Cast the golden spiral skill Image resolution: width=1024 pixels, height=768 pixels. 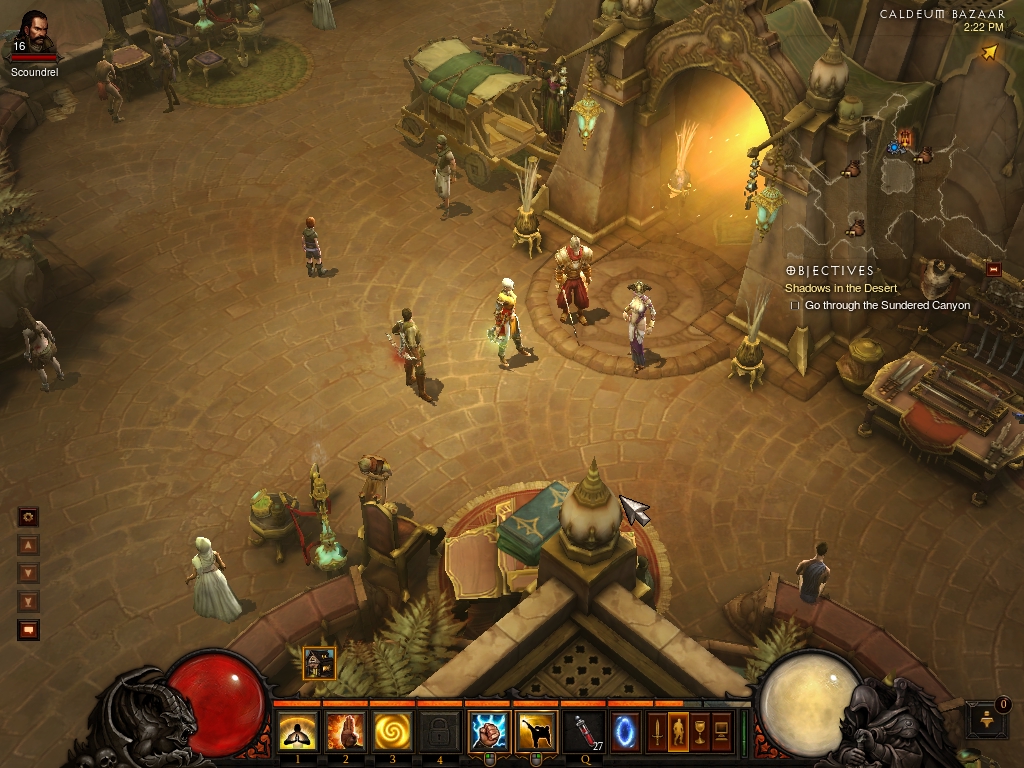click(393, 733)
